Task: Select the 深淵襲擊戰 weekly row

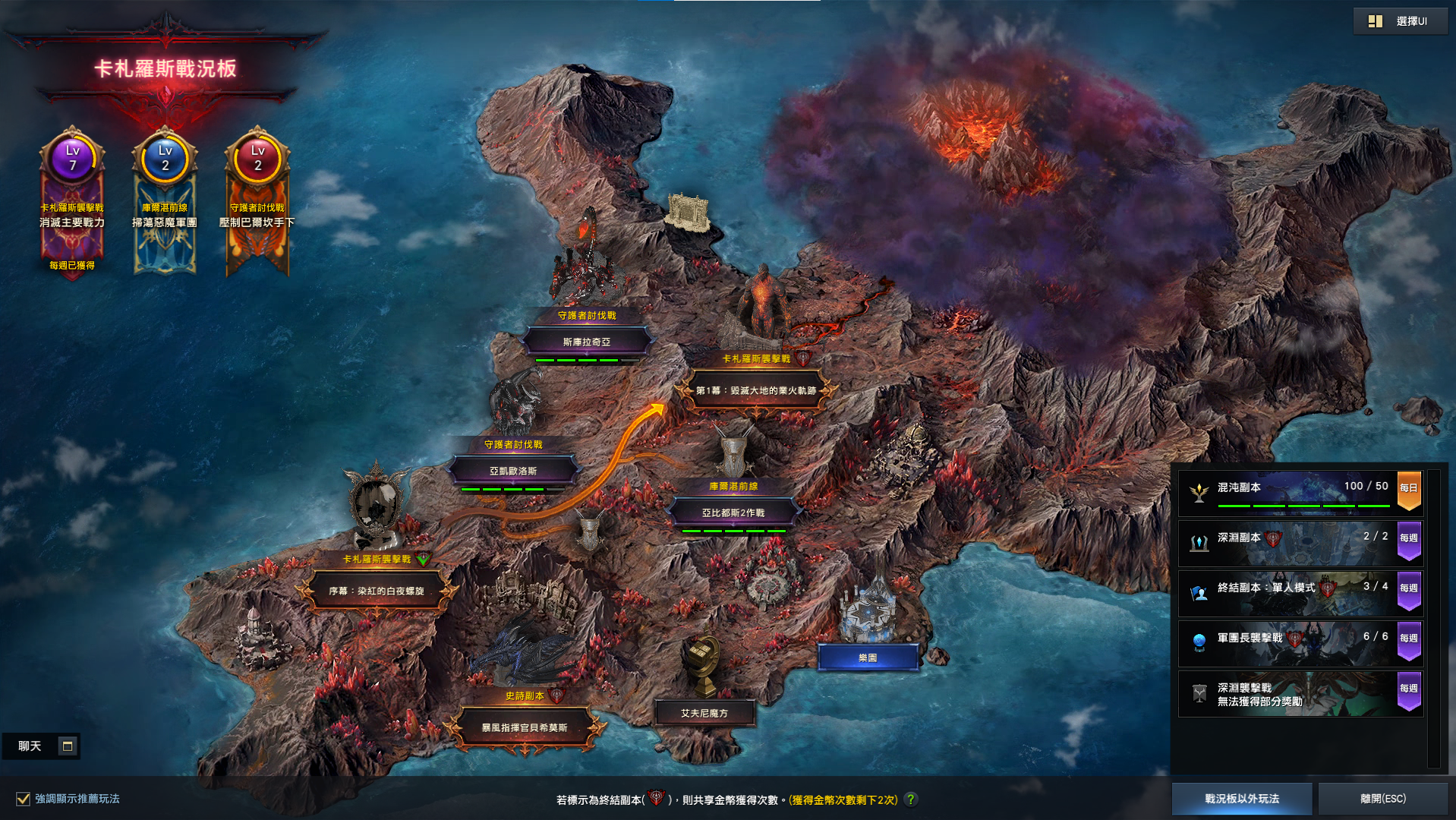Action: [1300, 693]
